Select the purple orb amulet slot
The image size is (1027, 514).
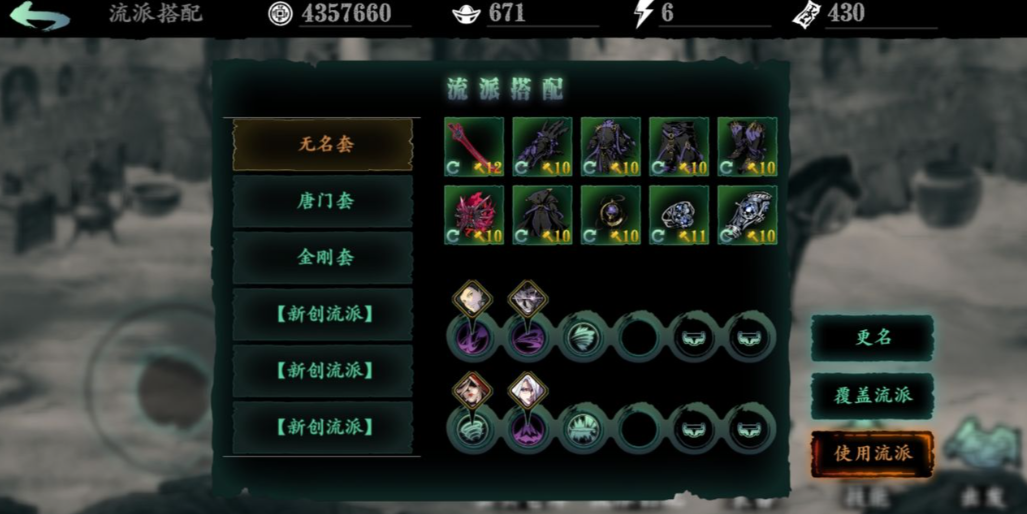(x=610, y=214)
